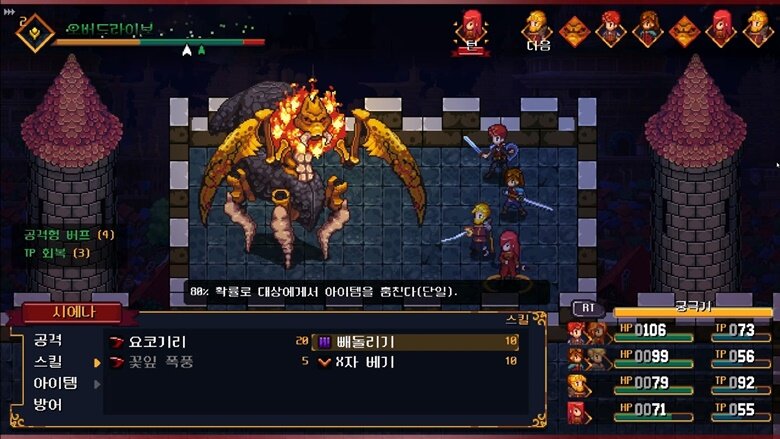Pick the X자 베기 skill
The width and height of the screenshot is (780, 439).
point(365,362)
